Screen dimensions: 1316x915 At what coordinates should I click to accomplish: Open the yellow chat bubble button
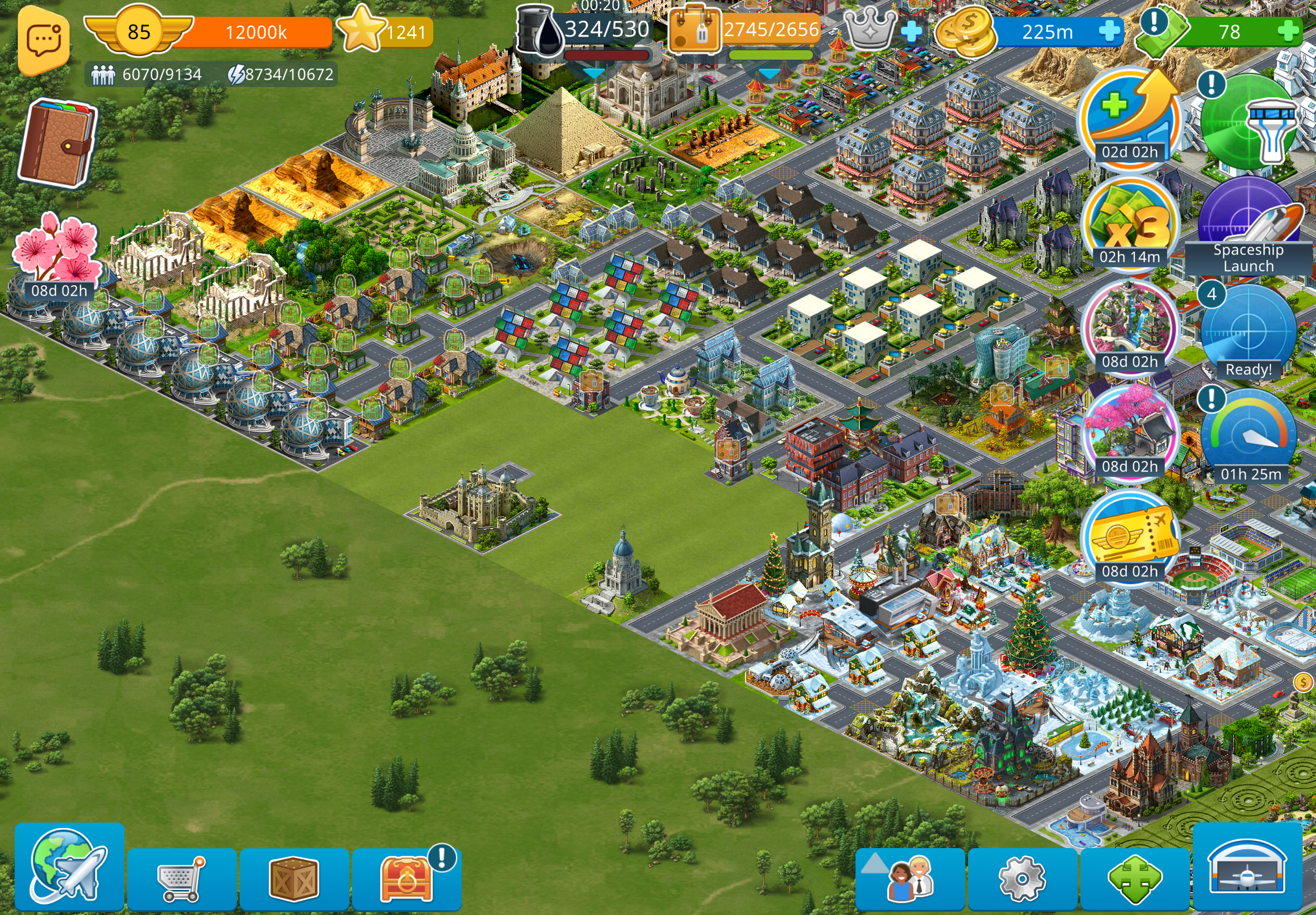44,41
